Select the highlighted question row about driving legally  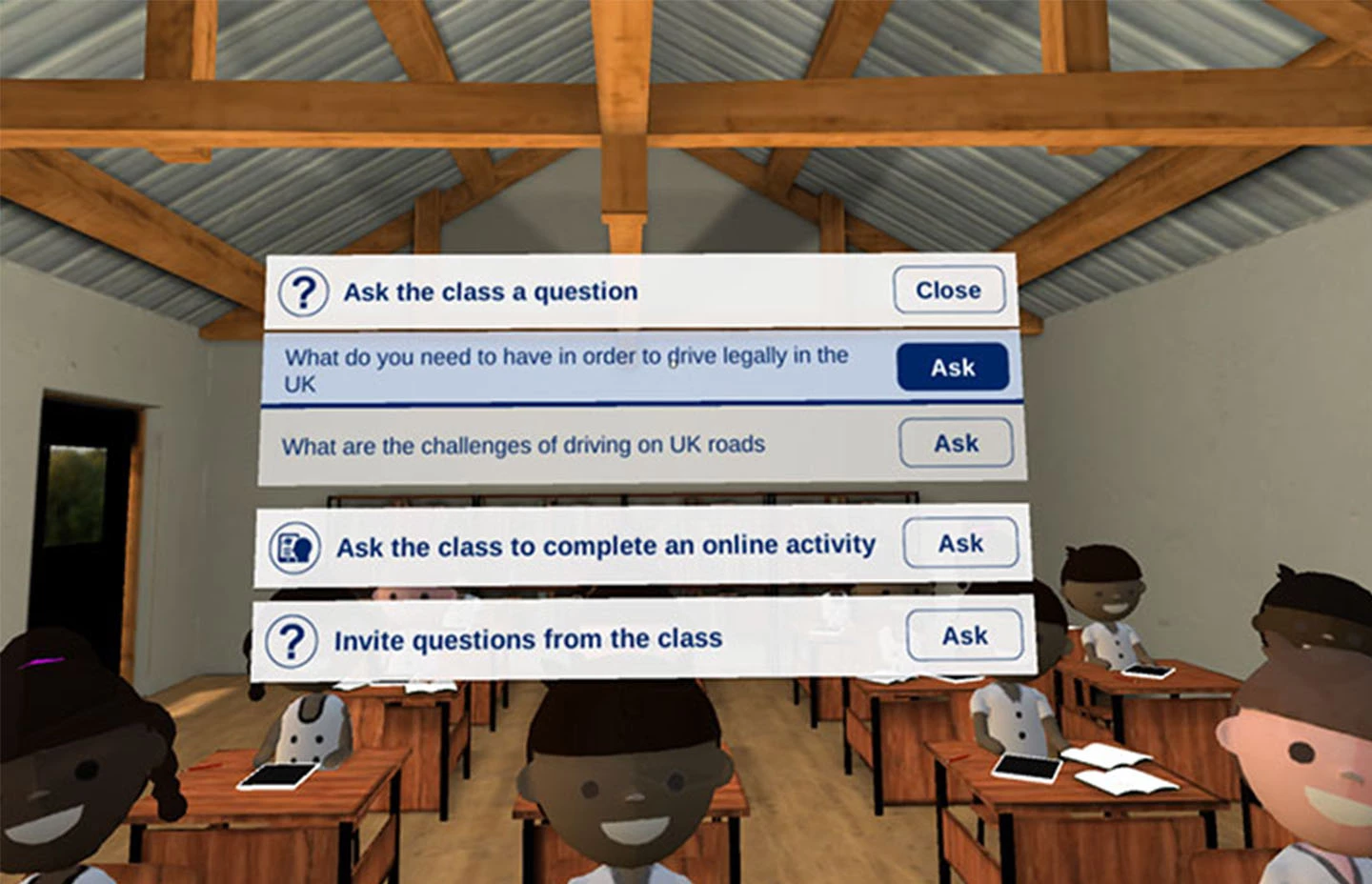pyautogui.click(x=572, y=370)
